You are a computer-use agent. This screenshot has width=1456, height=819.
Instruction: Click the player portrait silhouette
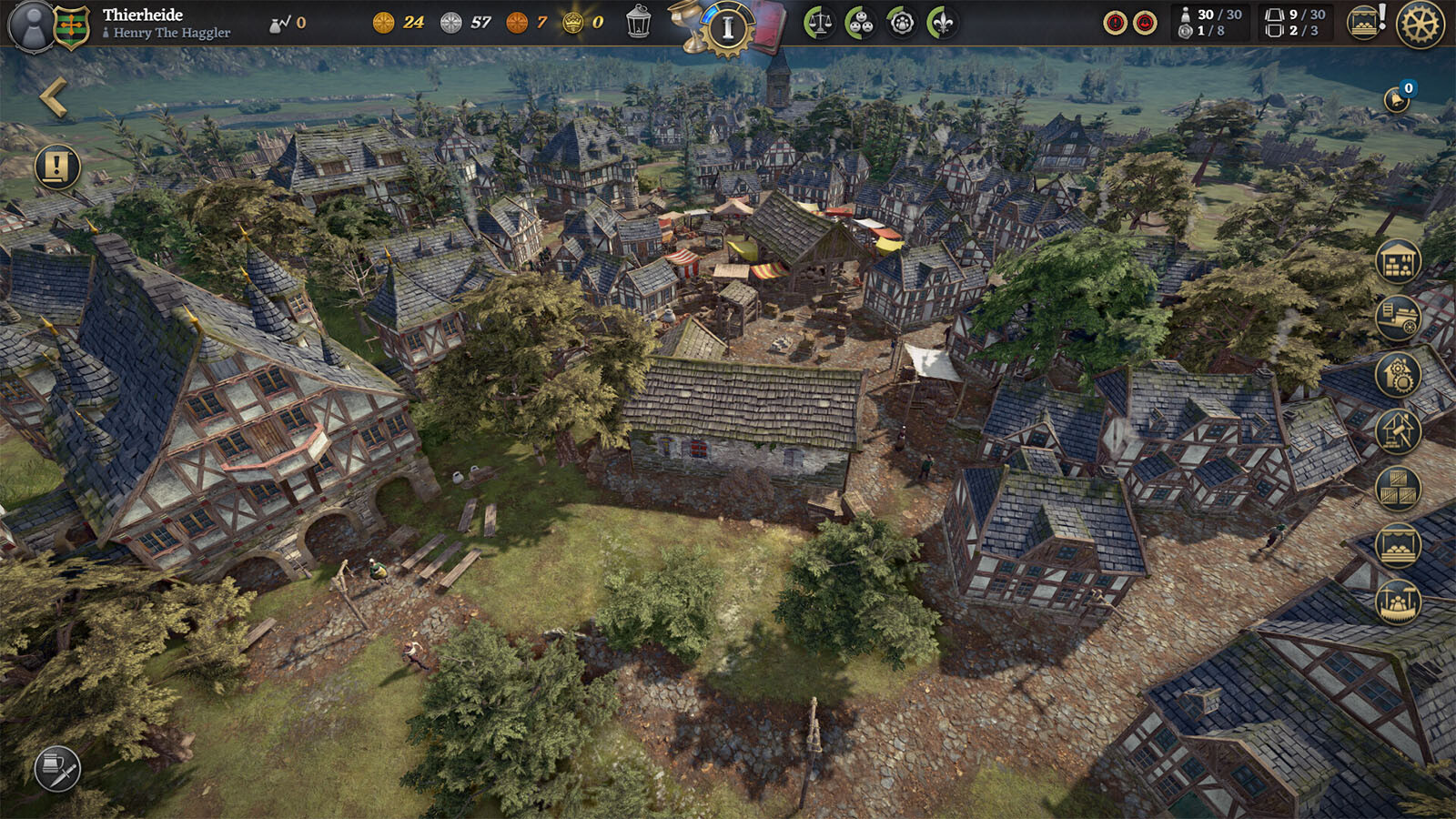(x=33, y=25)
